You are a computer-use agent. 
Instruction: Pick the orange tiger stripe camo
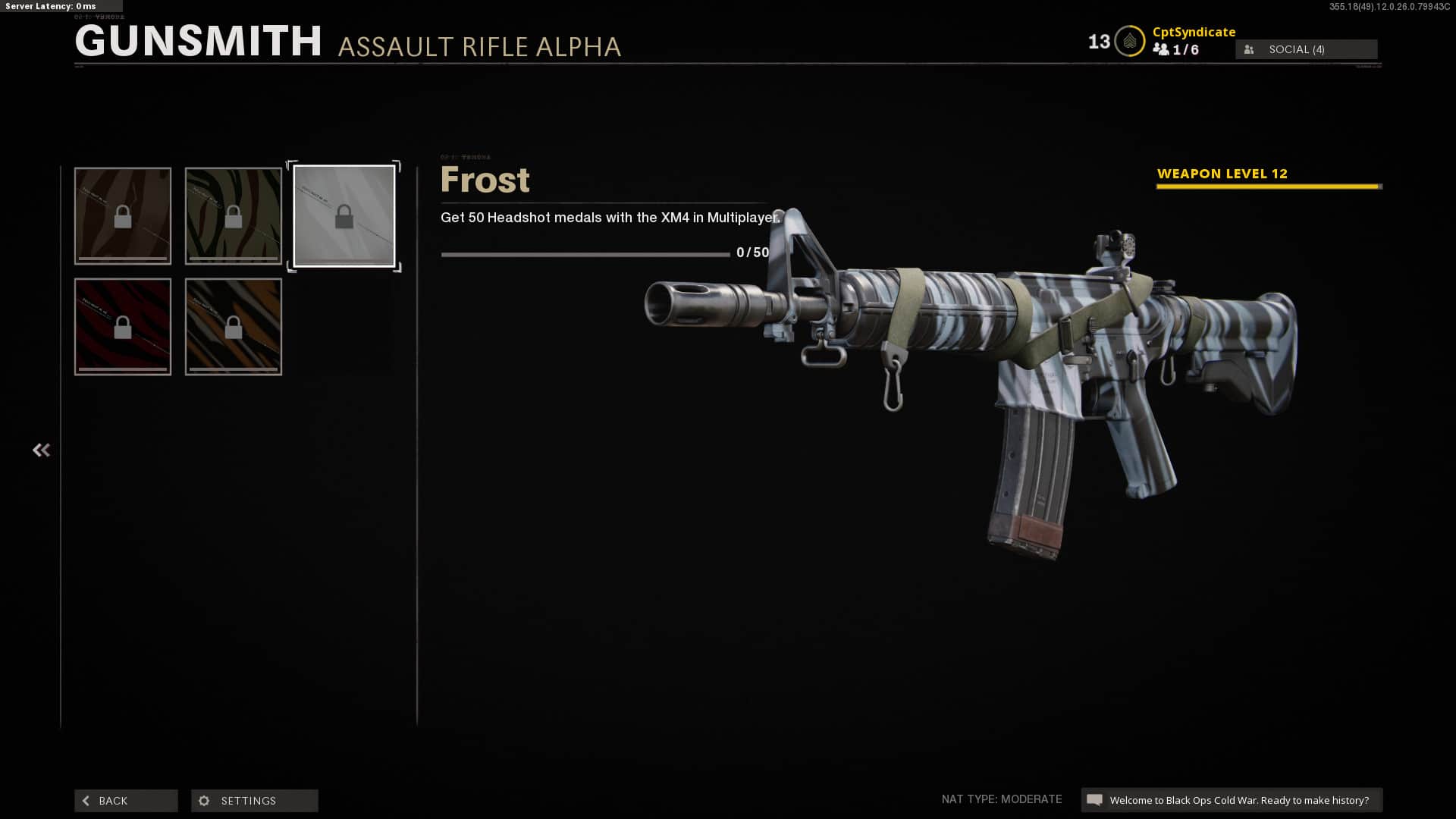click(234, 327)
